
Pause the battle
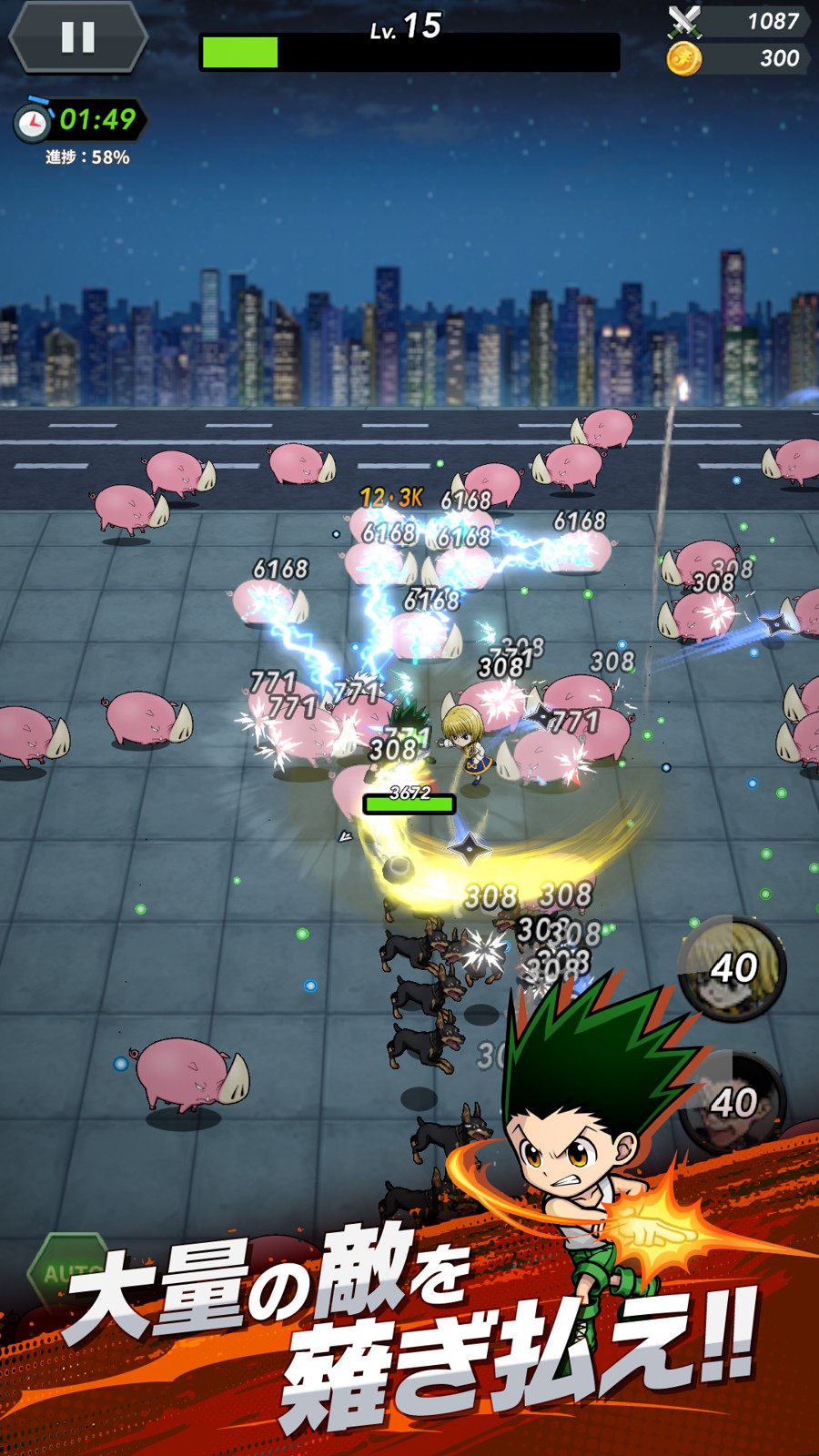pyautogui.click(x=77, y=37)
